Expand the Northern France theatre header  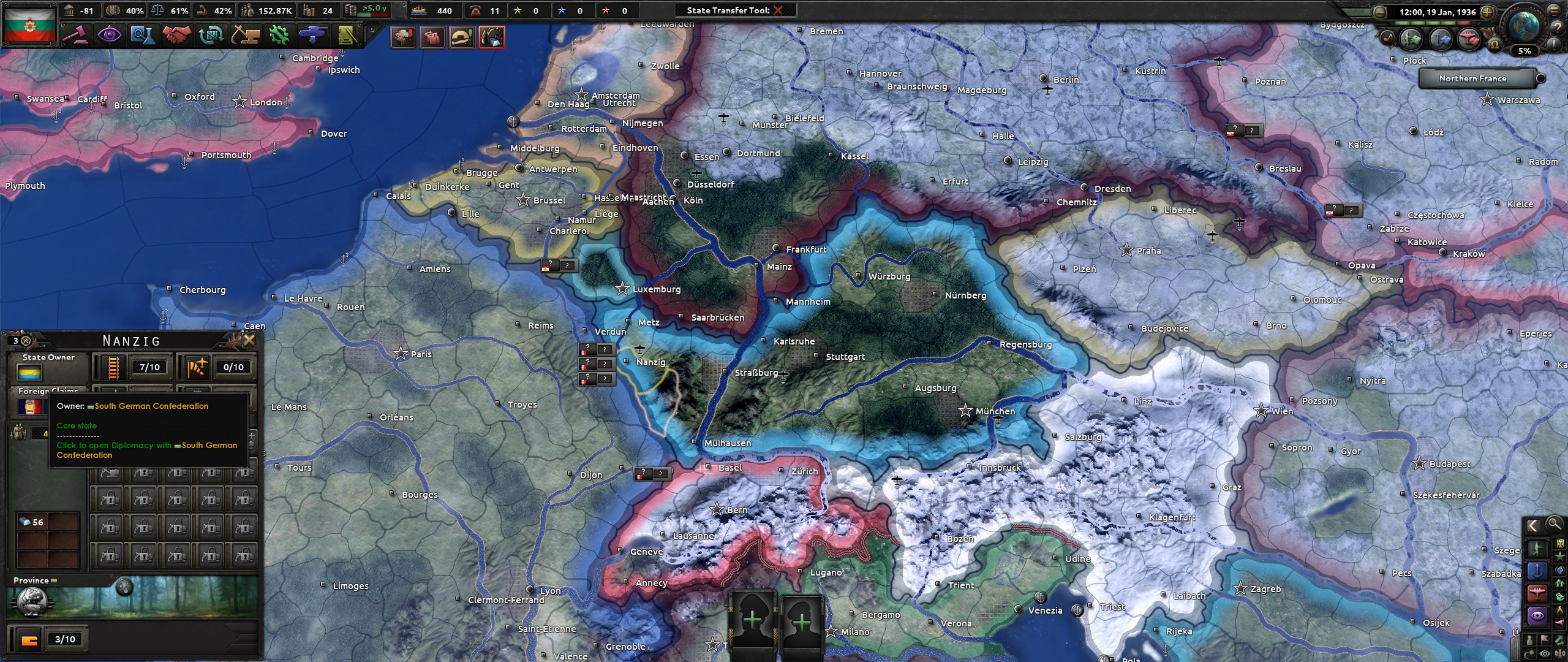(x=1472, y=78)
